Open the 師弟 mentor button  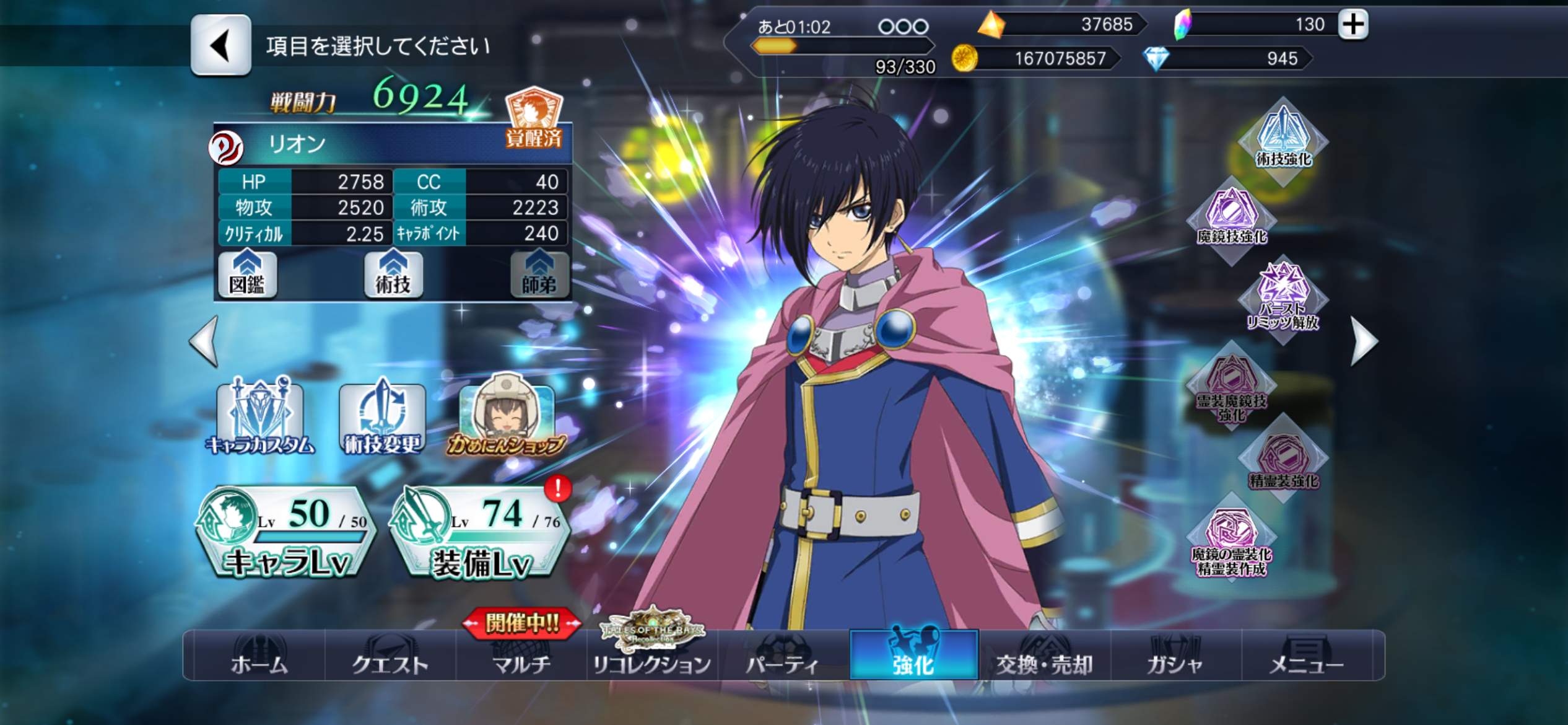pos(539,275)
